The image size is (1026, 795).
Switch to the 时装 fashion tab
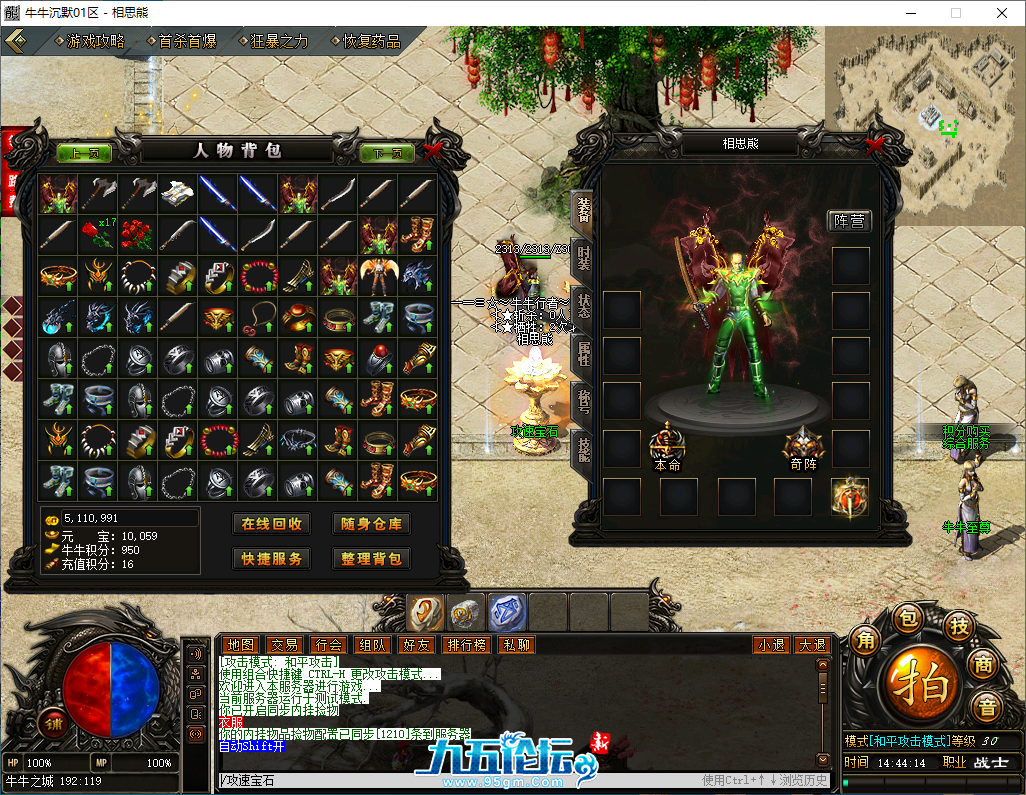pos(583,256)
